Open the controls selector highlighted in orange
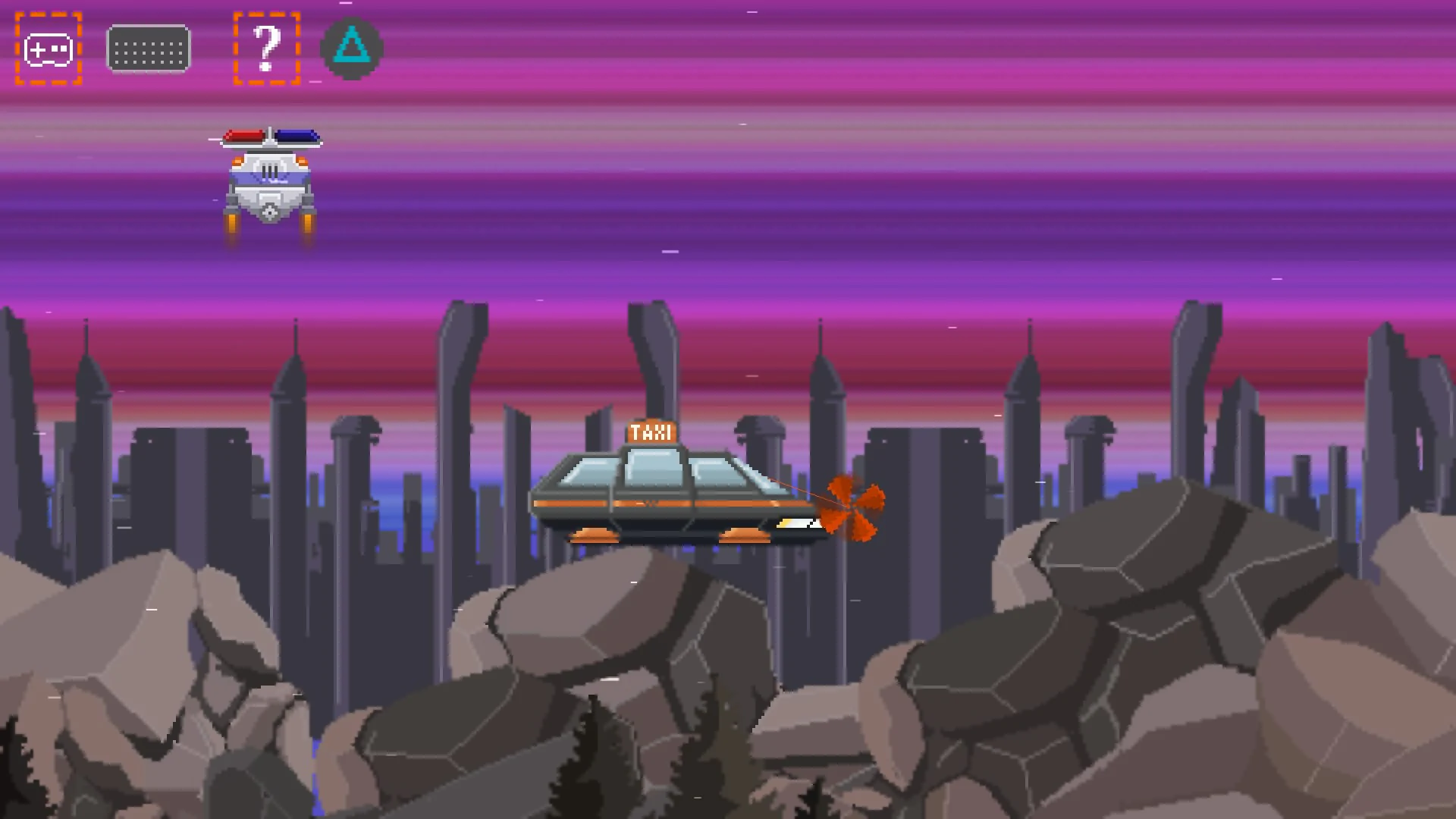 tap(48, 50)
